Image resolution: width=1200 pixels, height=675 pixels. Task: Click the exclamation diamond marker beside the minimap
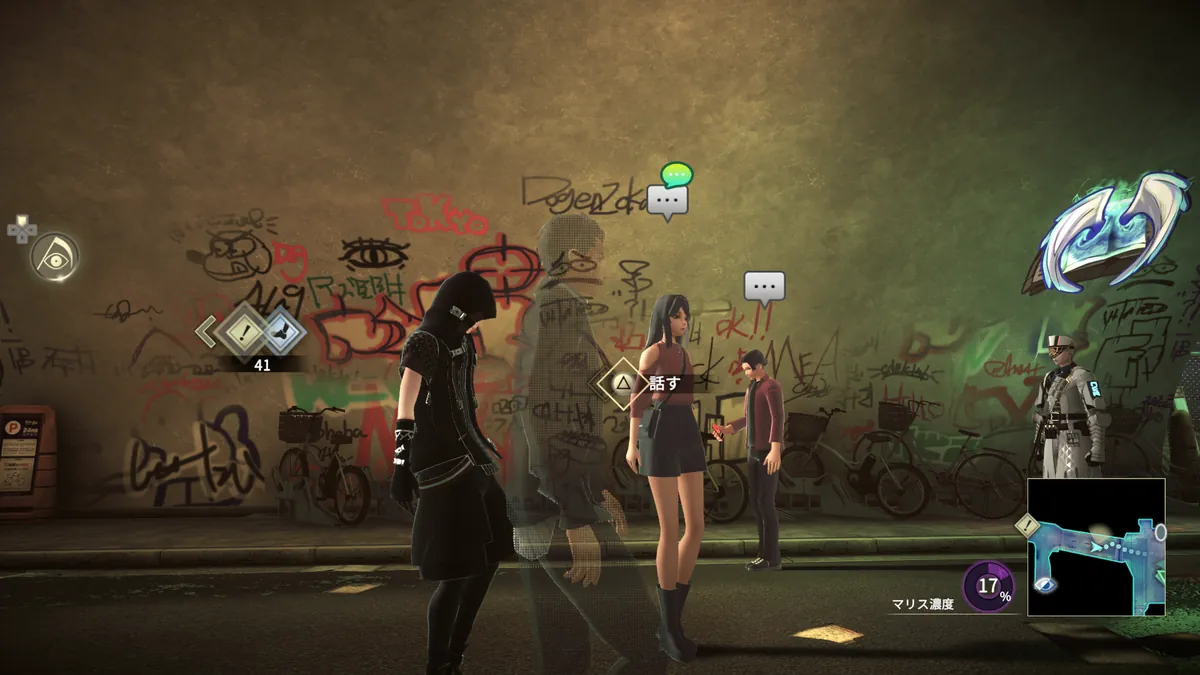tap(1025, 525)
